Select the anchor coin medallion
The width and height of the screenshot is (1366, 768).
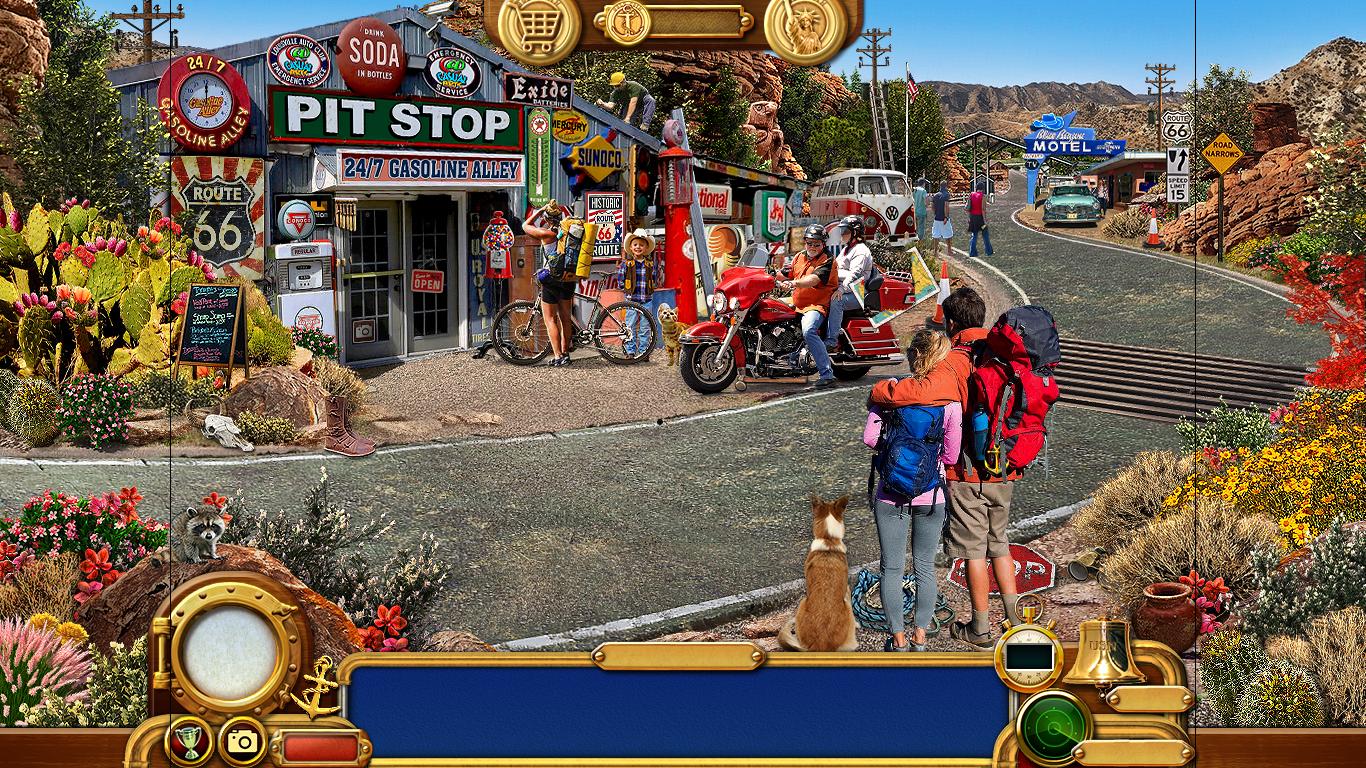click(x=628, y=22)
